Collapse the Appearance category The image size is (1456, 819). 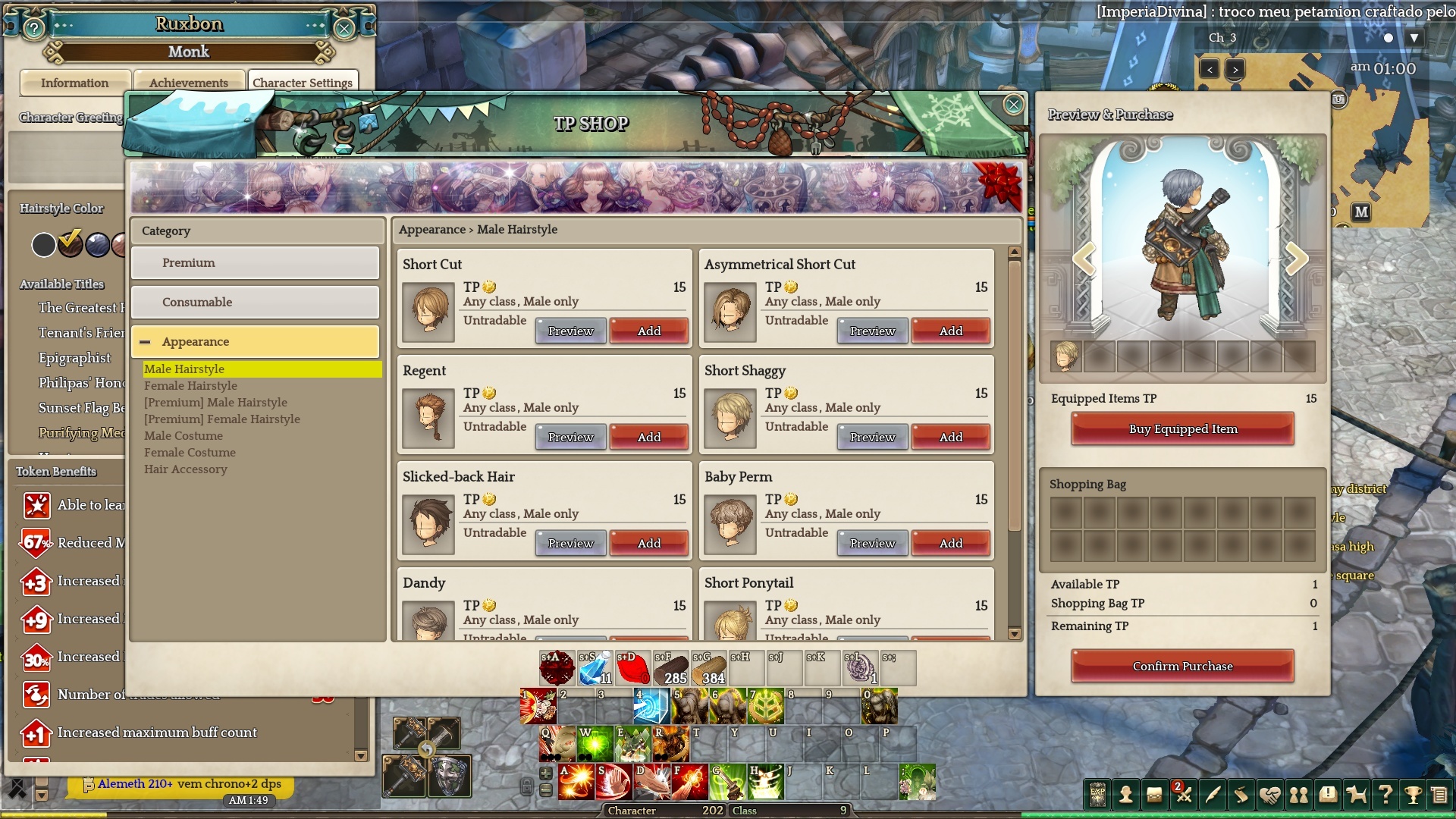tap(145, 342)
